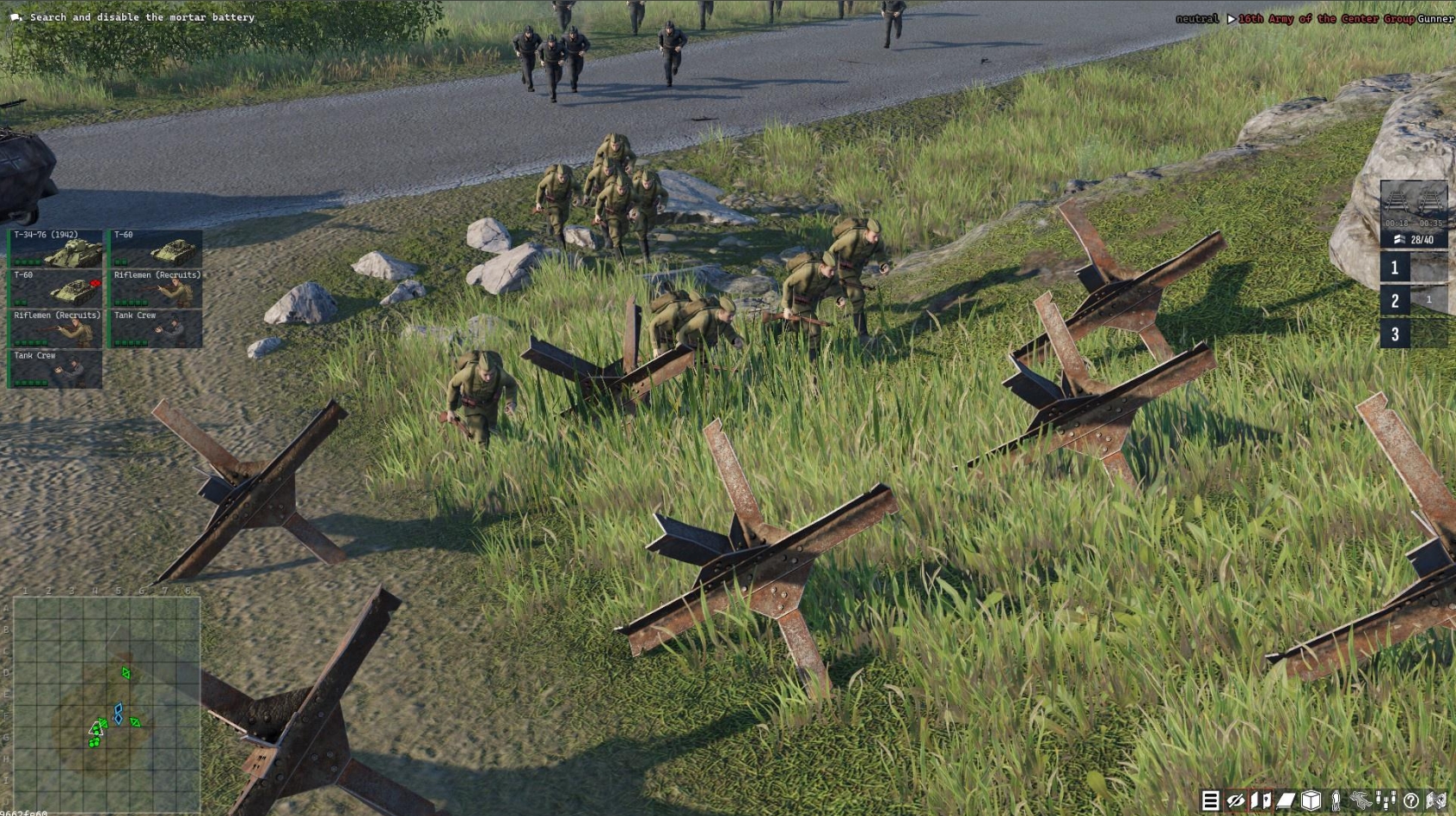Viewport: 1456px width, 816px height.
Task: Open the help panel with the question mark icon
Action: [1411, 801]
